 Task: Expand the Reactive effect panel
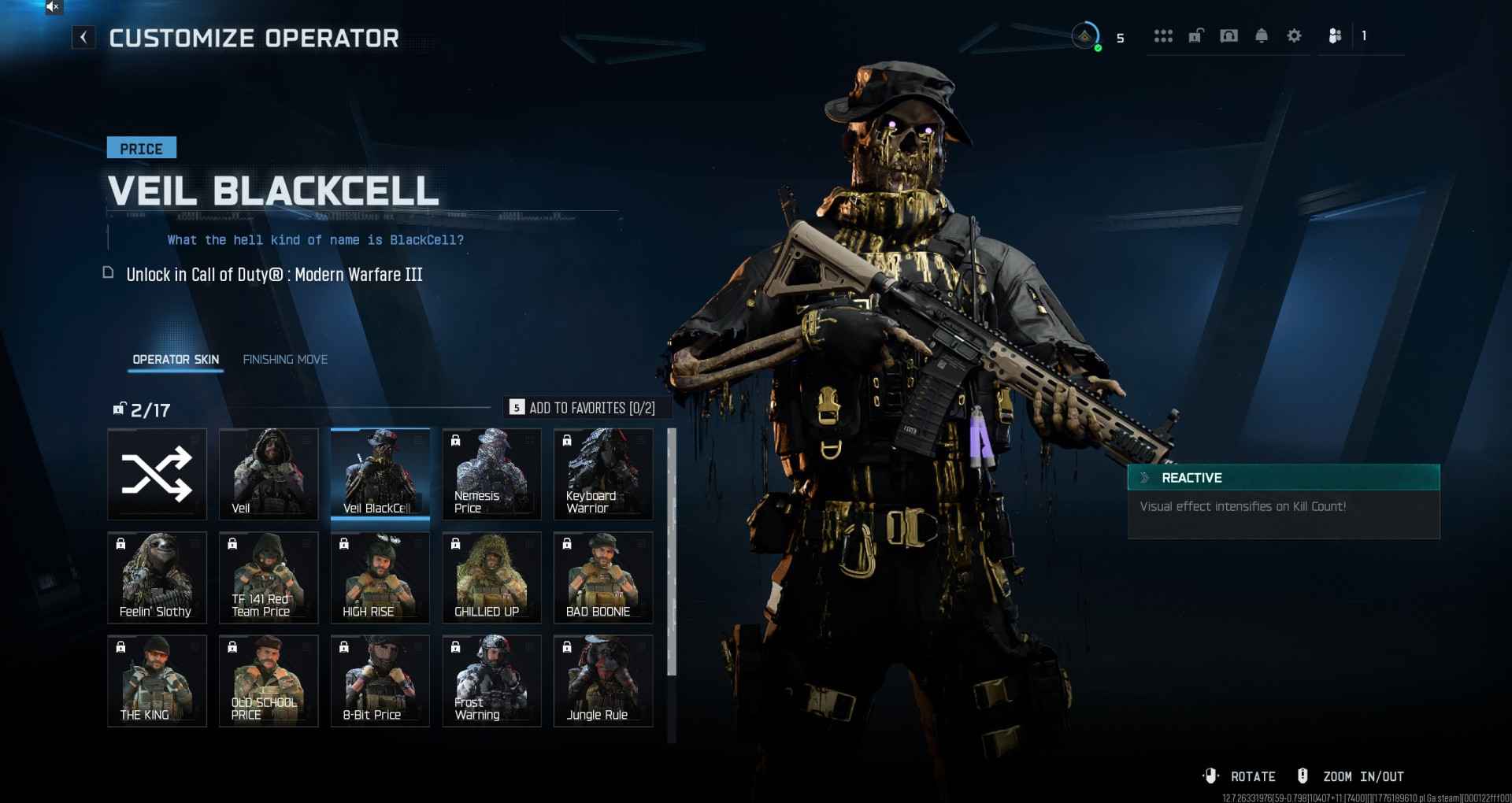coord(1283,478)
